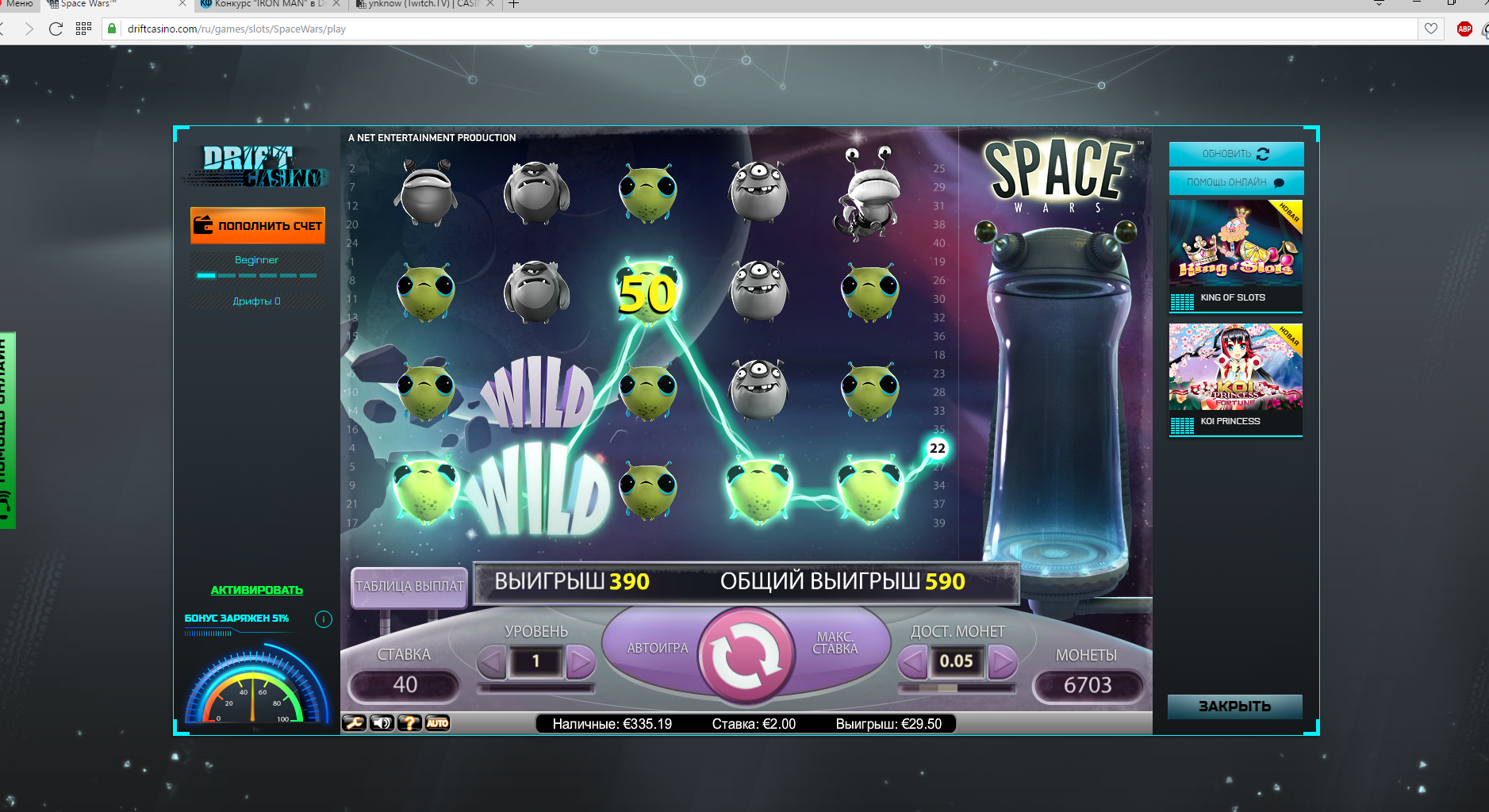Image resolution: width=1489 pixels, height=812 pixels.
Task: Open online help ПОМОЩЬ ОНЛАЙН button
Action: 1235,182
